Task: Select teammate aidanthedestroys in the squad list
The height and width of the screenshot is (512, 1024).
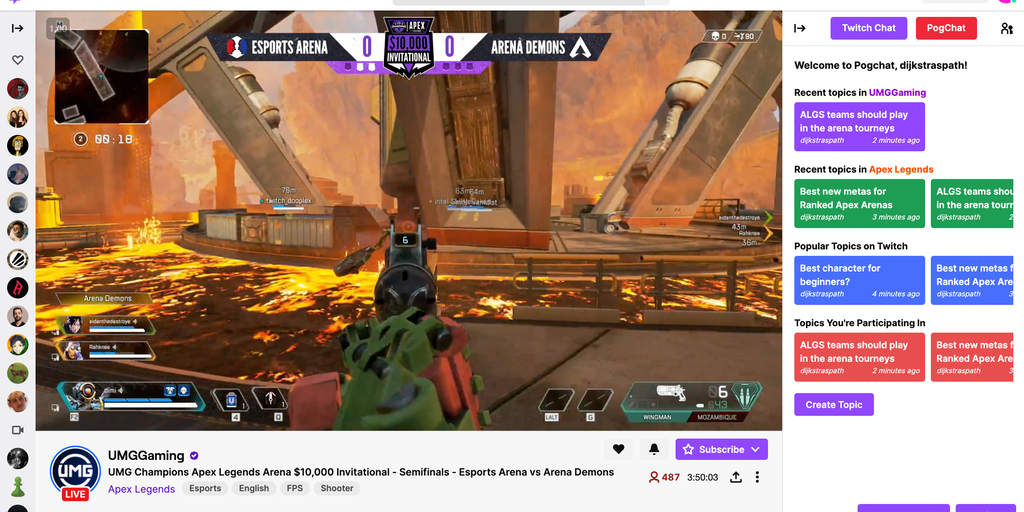Action: [107, 324]
